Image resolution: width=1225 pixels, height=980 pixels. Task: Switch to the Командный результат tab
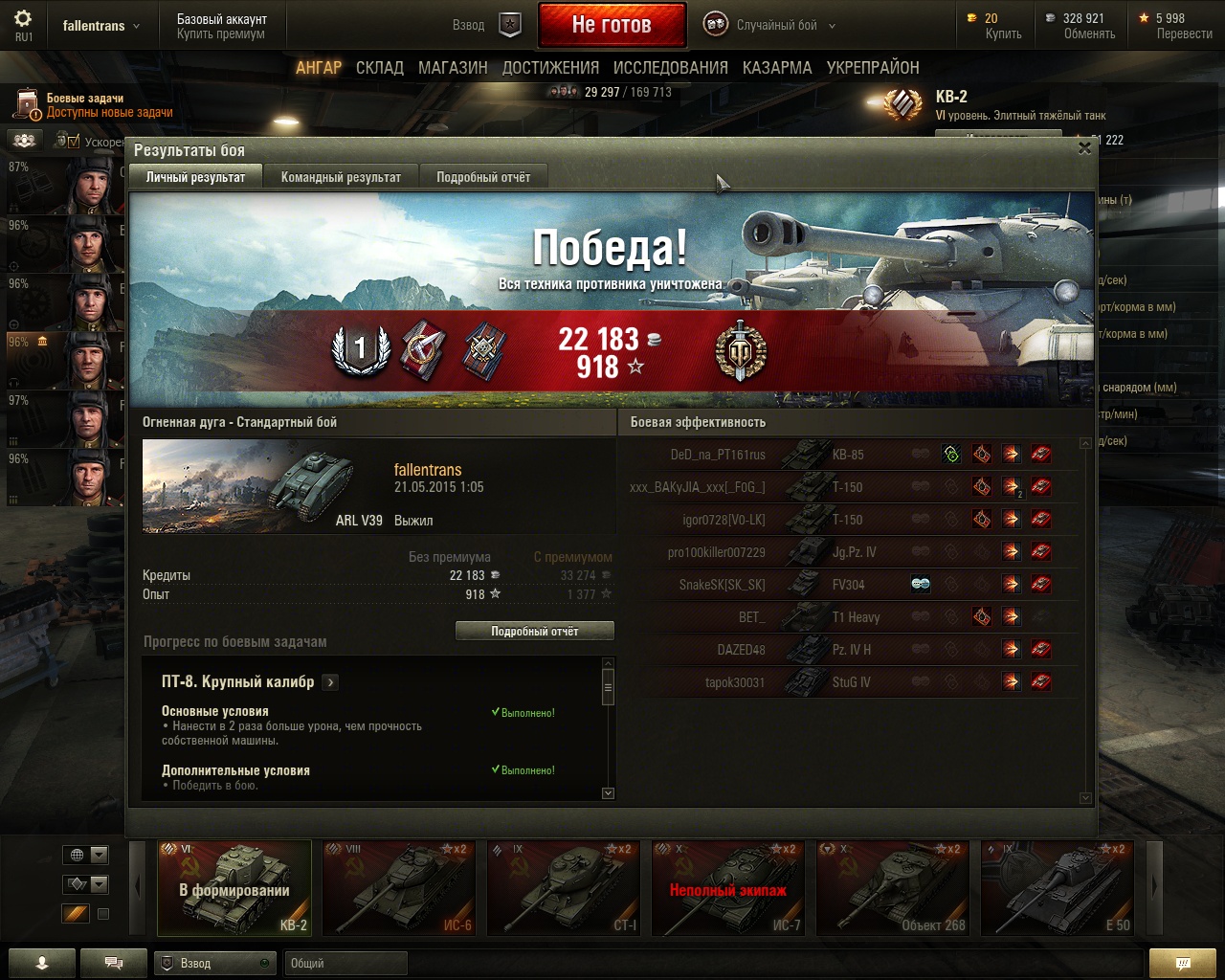341,177
